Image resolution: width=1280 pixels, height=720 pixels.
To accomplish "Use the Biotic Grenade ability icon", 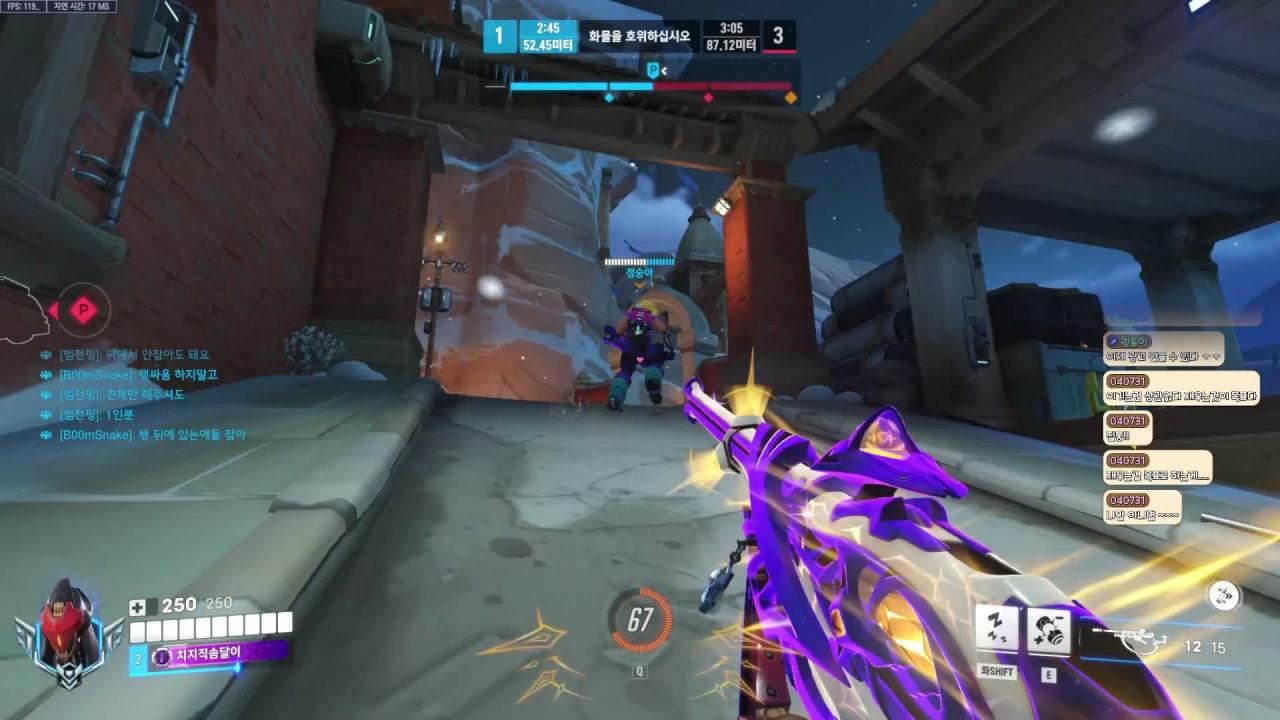I will click(x=1048, y=631).
